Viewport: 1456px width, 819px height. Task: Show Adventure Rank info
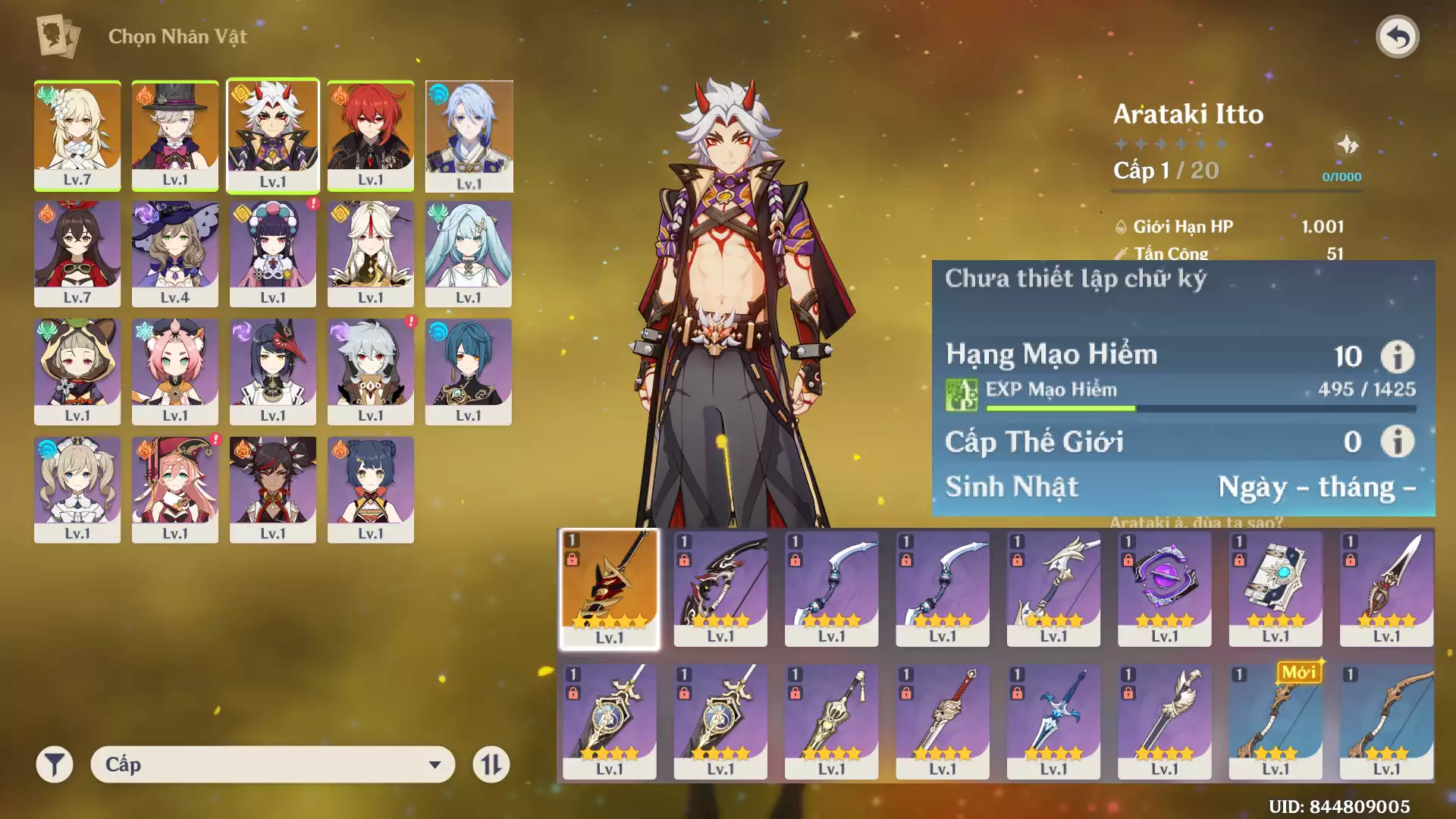1397,356
